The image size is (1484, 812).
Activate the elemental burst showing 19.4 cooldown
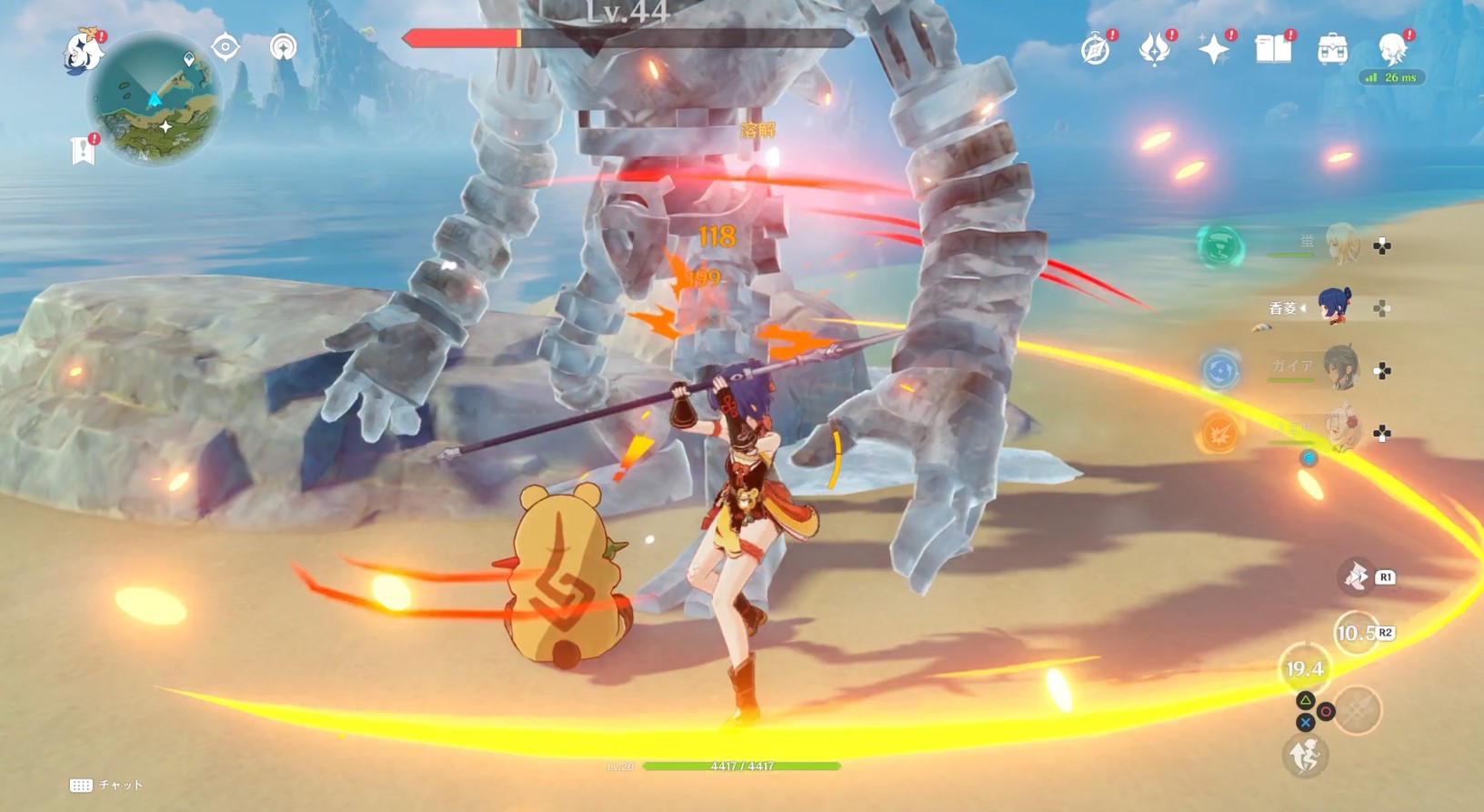1305,669
